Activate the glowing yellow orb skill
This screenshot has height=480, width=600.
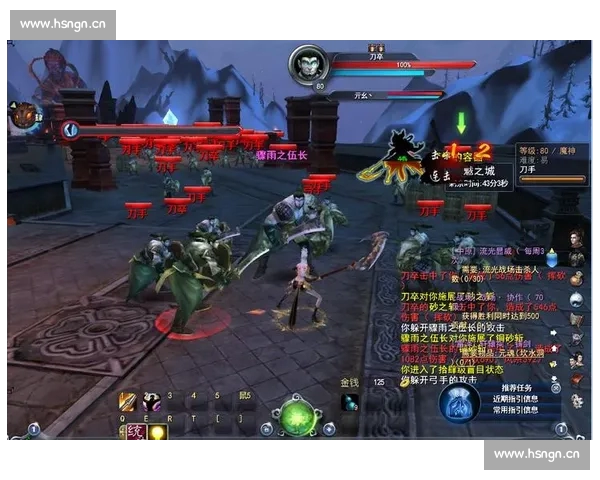coord(157,431)
